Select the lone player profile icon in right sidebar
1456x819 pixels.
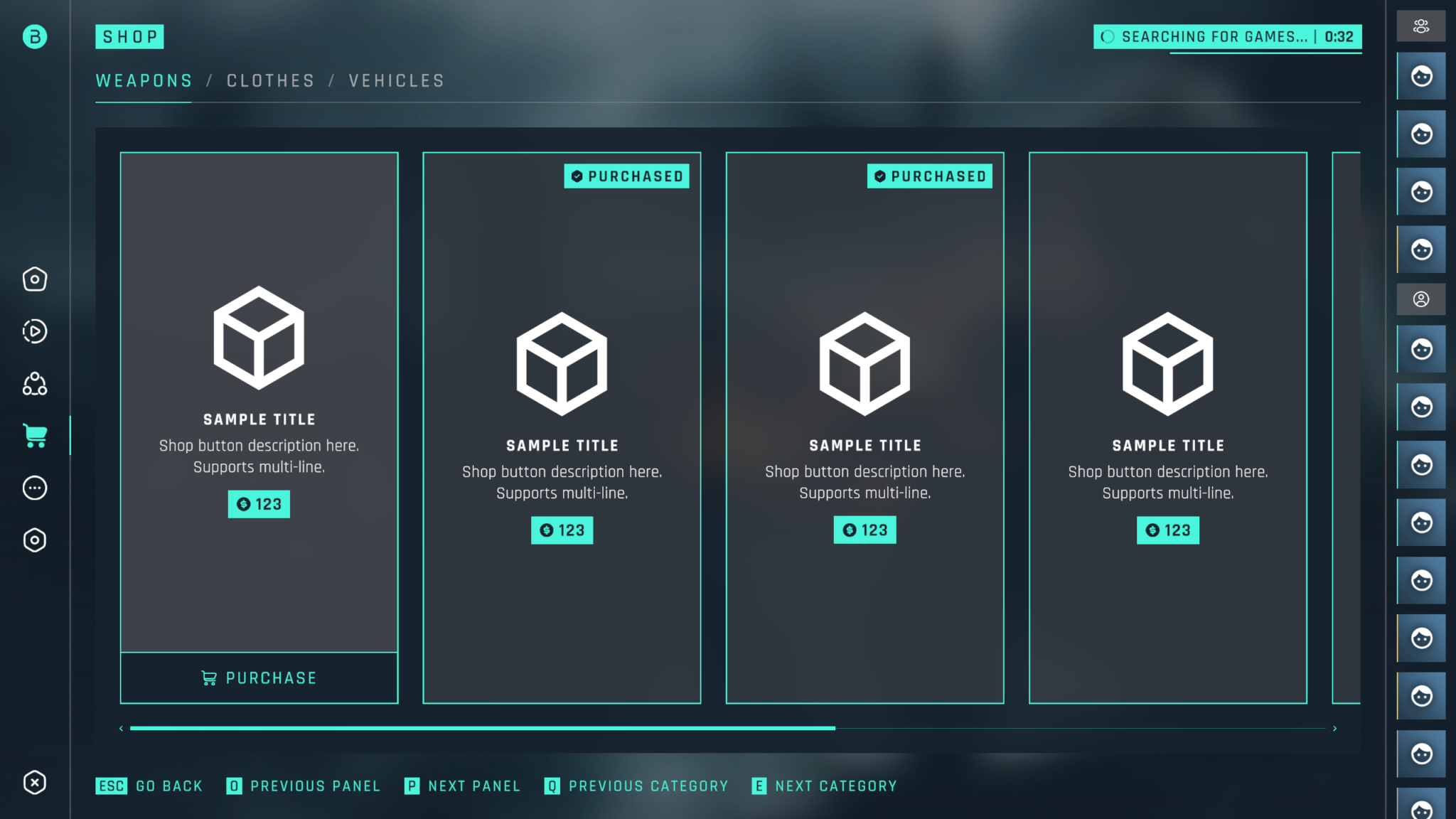point(1421,299)
